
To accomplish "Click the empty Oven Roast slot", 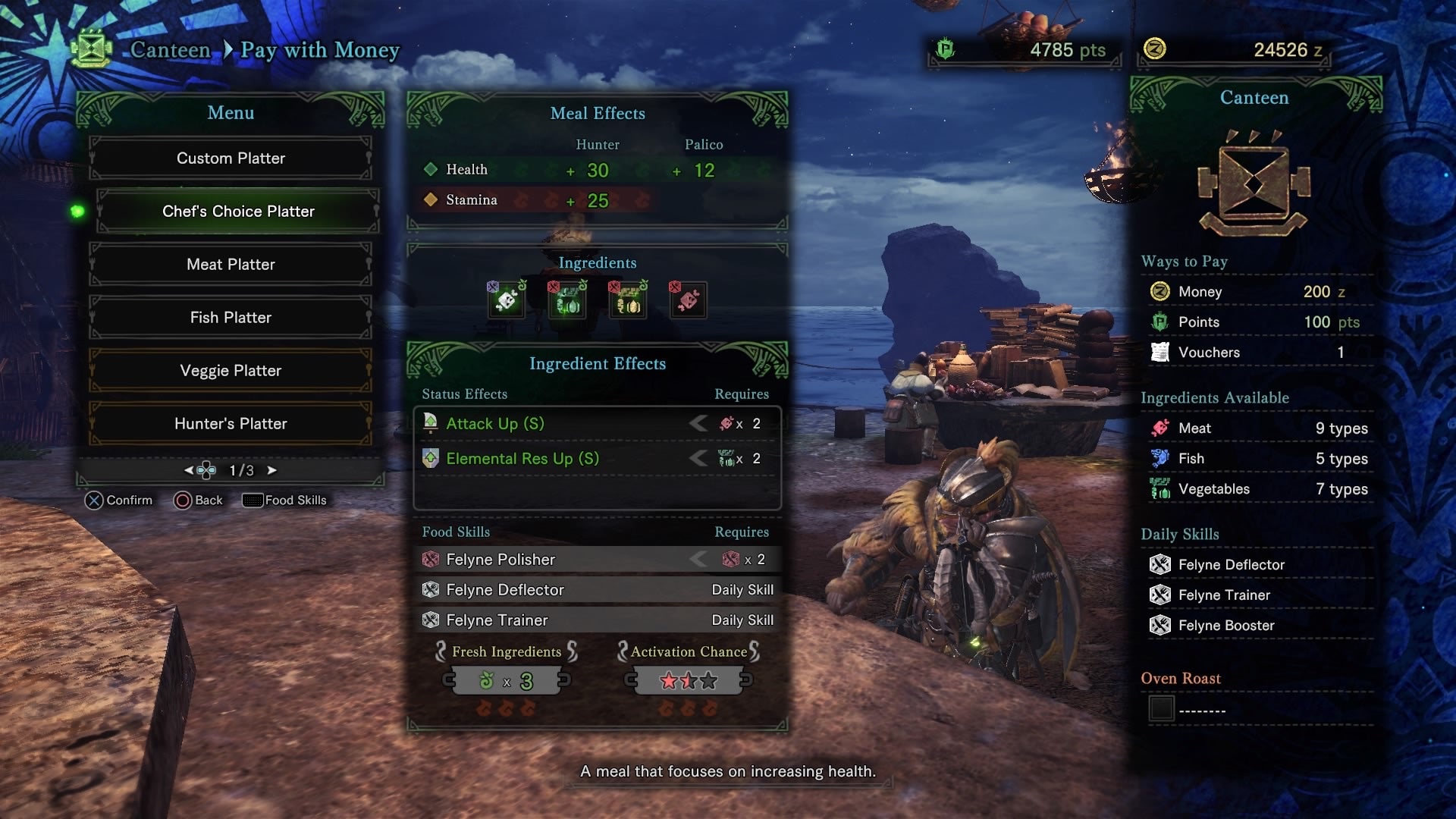I will [1161, 709].
